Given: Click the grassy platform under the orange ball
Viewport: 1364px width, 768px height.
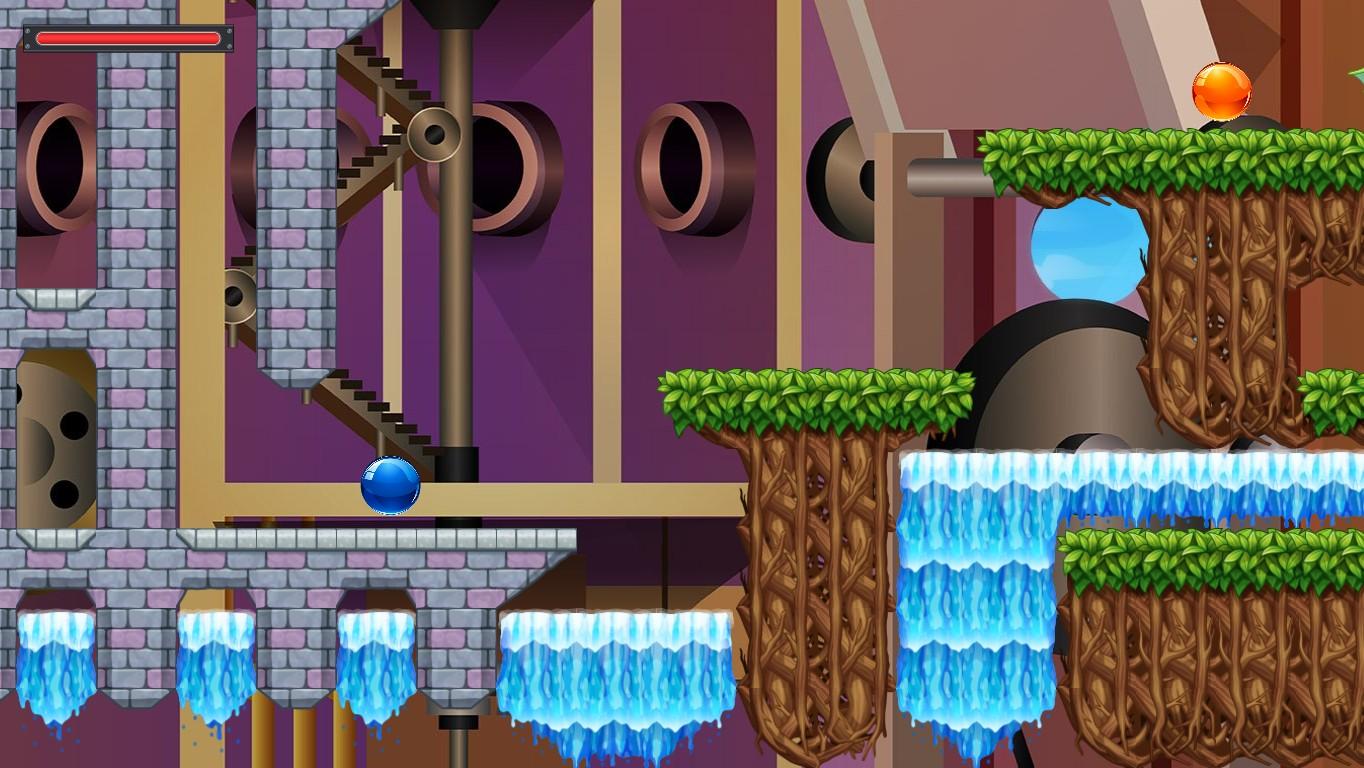Looking at the screenshot, I should click(1150, 150).
